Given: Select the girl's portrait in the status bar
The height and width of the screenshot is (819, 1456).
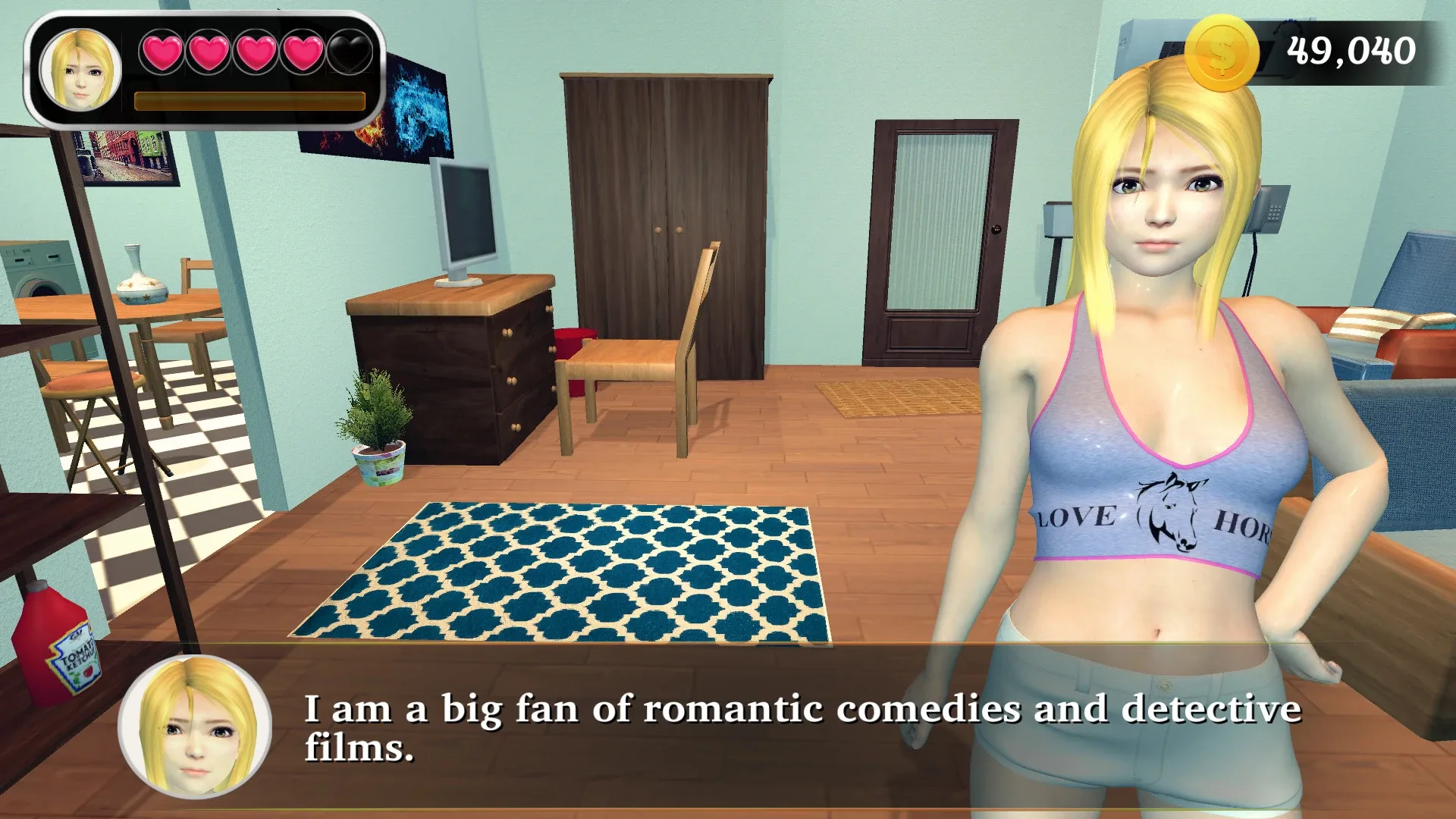Looking at the screenshot, I should pos(82,72).
